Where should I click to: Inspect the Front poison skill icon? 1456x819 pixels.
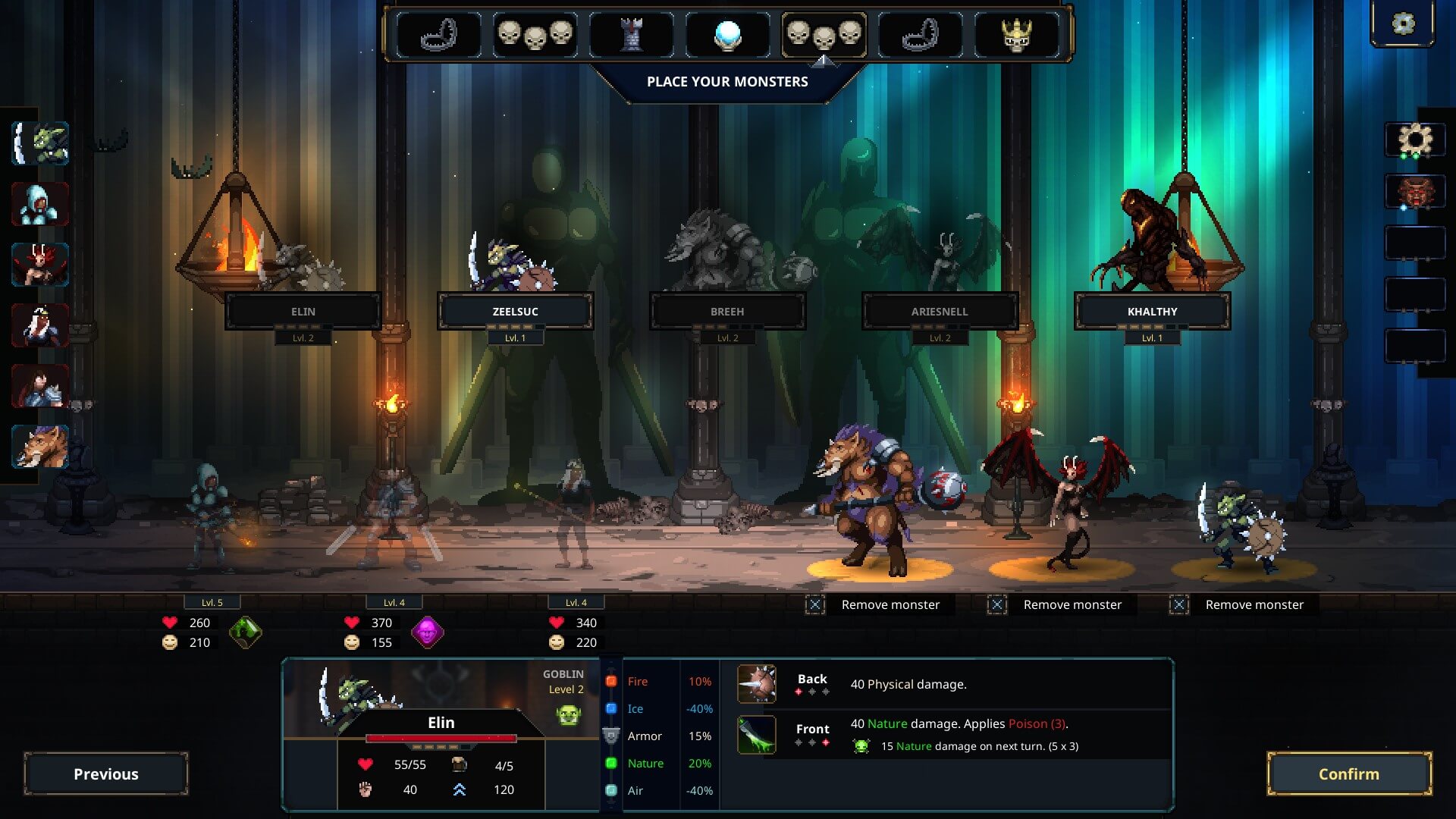coord(757,734)
